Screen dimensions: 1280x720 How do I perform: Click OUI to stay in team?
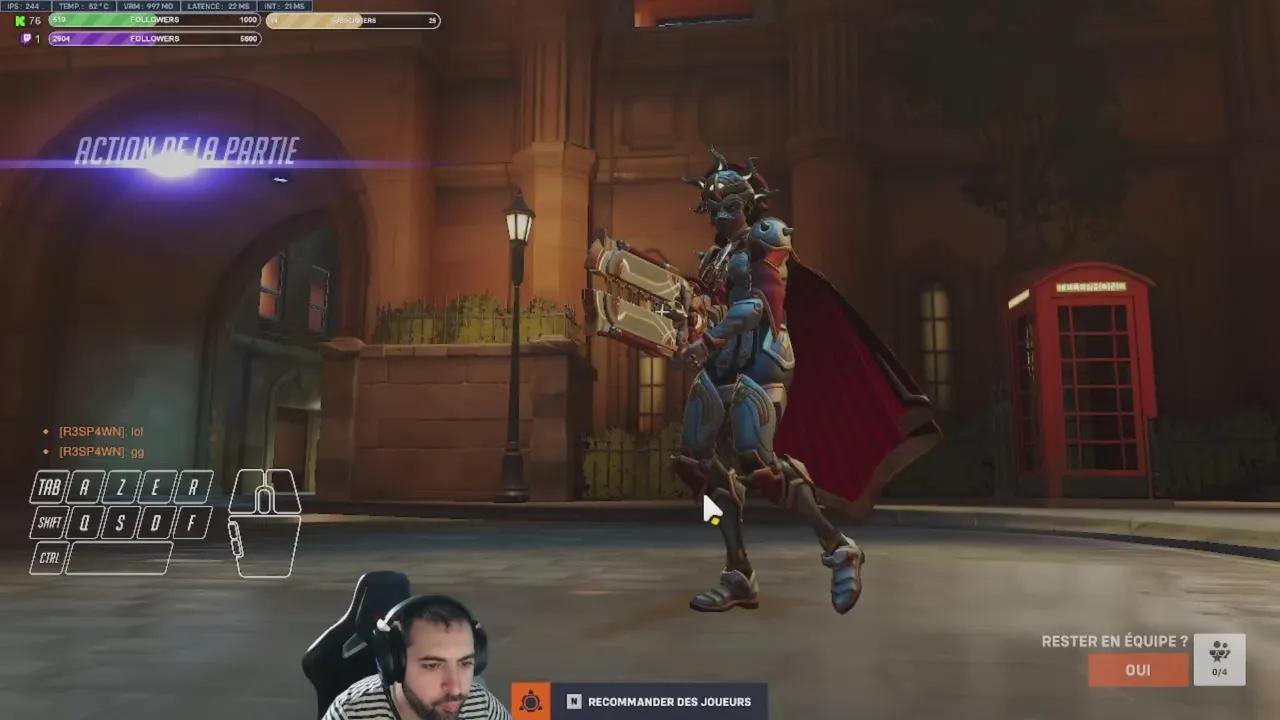click(x=1137, y=670)
